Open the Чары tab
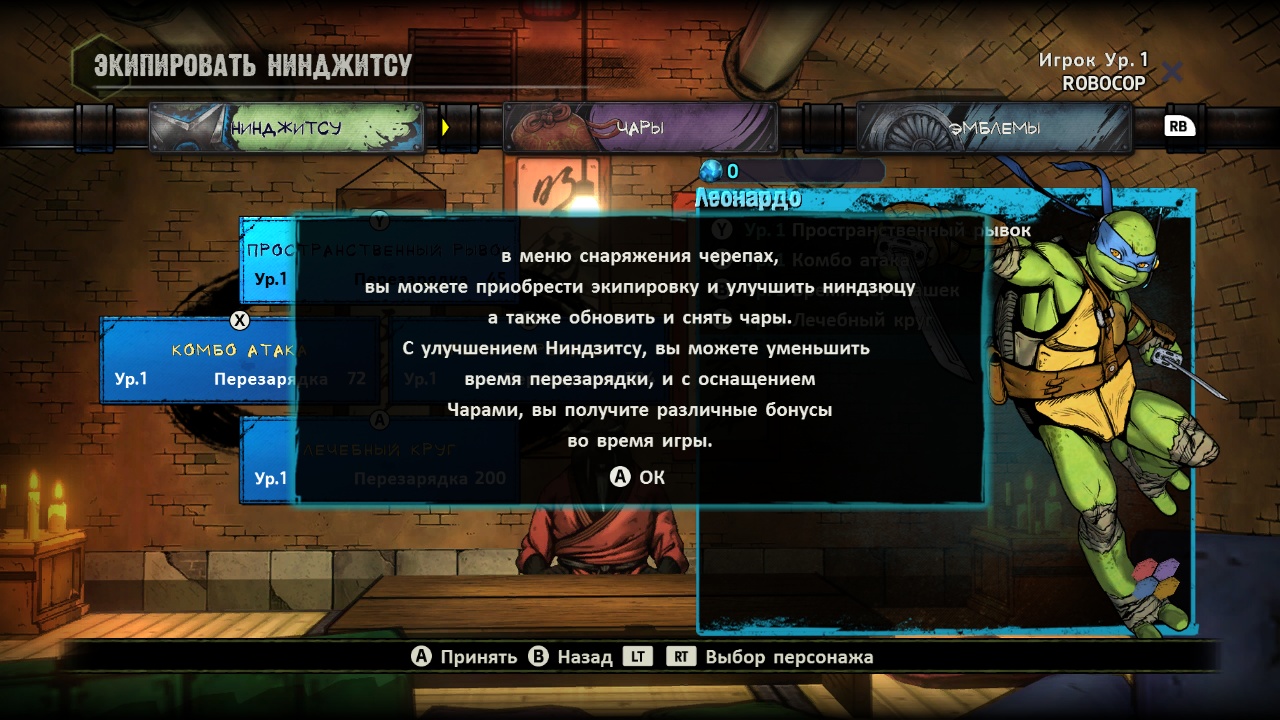 (x=640, y=128)
